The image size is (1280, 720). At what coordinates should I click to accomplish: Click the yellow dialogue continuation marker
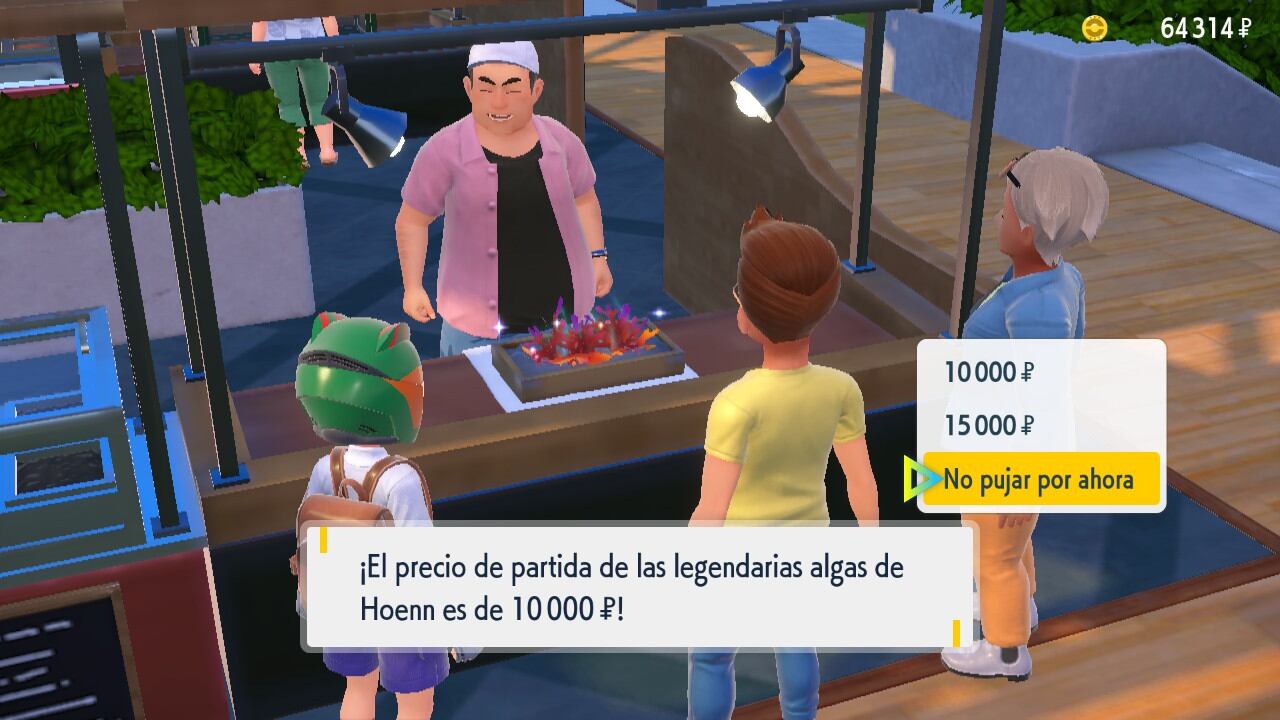point(956,630)
